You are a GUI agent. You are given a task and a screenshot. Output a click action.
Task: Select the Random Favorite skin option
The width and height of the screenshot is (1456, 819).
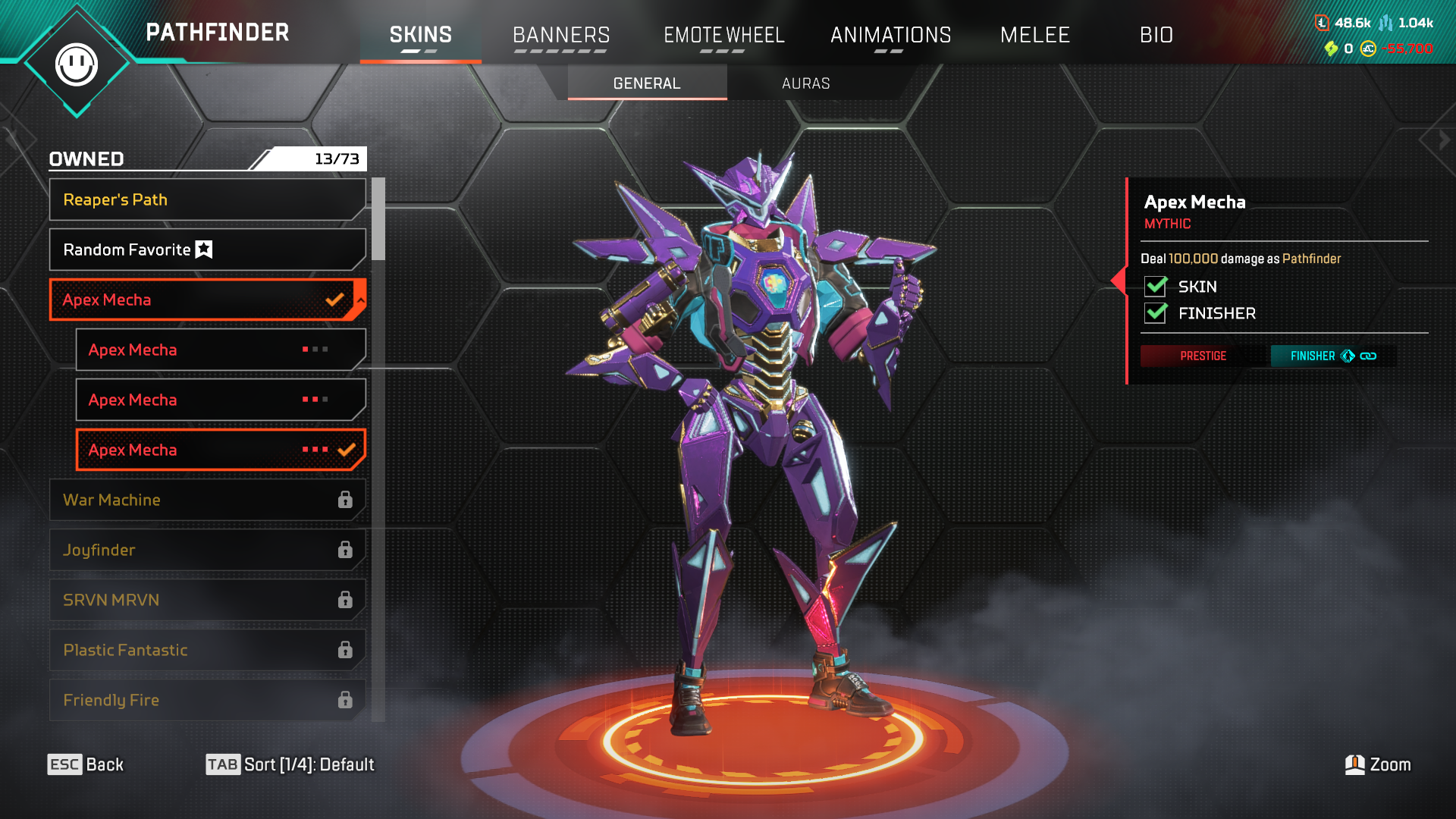click(x=206, y=249)
